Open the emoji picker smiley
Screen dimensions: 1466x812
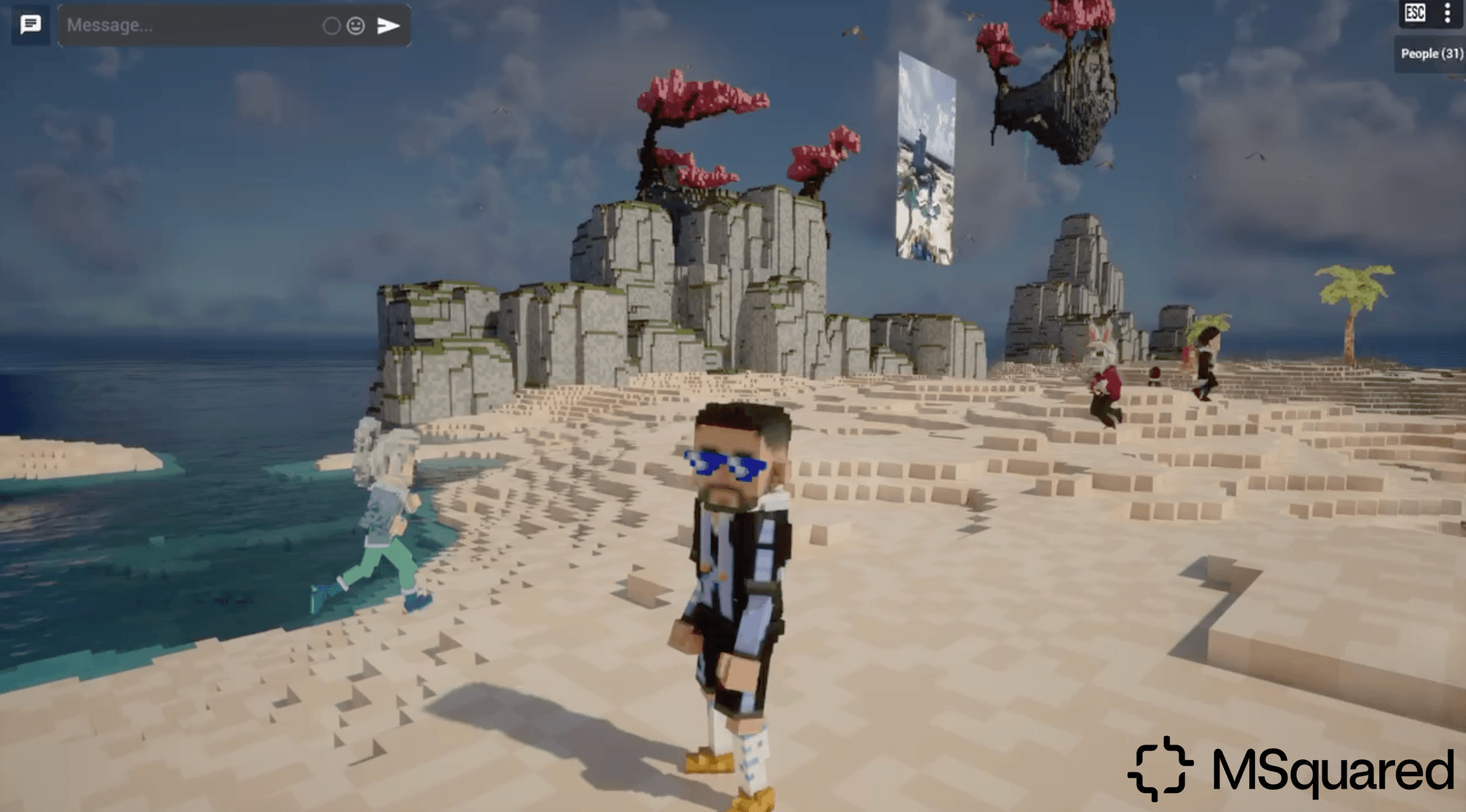tap(356, 26)
